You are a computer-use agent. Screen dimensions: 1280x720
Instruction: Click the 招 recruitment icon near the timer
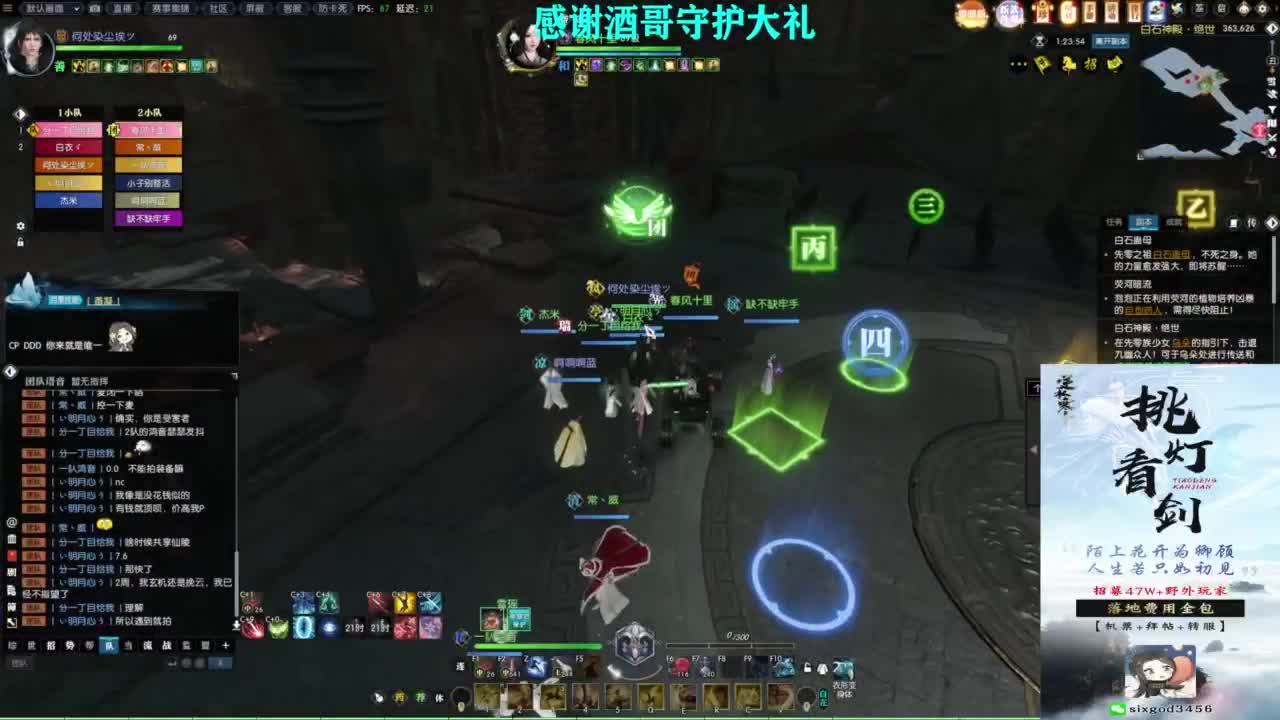pyautogui.click(x=1090, y=64)
